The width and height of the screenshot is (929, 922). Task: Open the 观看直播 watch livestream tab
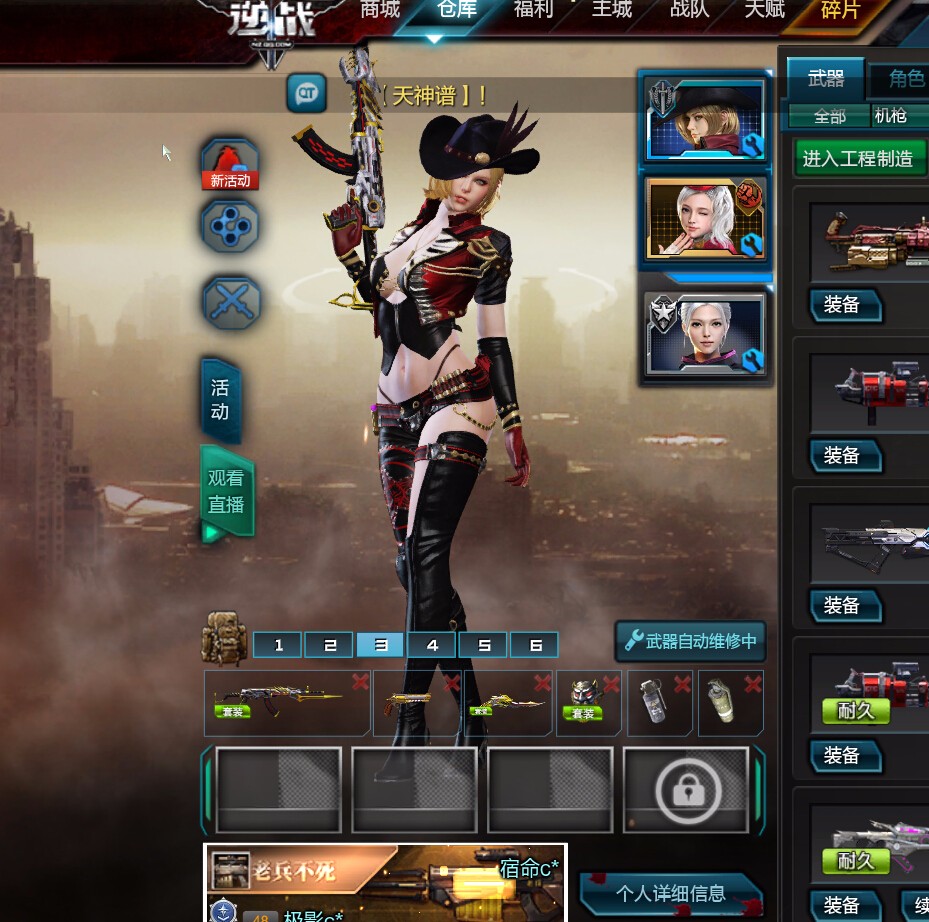click(227, 492)
